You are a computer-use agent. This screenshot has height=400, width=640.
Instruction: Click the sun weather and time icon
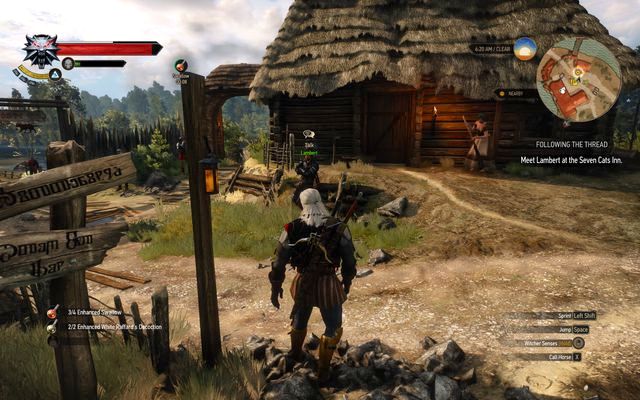(525, 48)
